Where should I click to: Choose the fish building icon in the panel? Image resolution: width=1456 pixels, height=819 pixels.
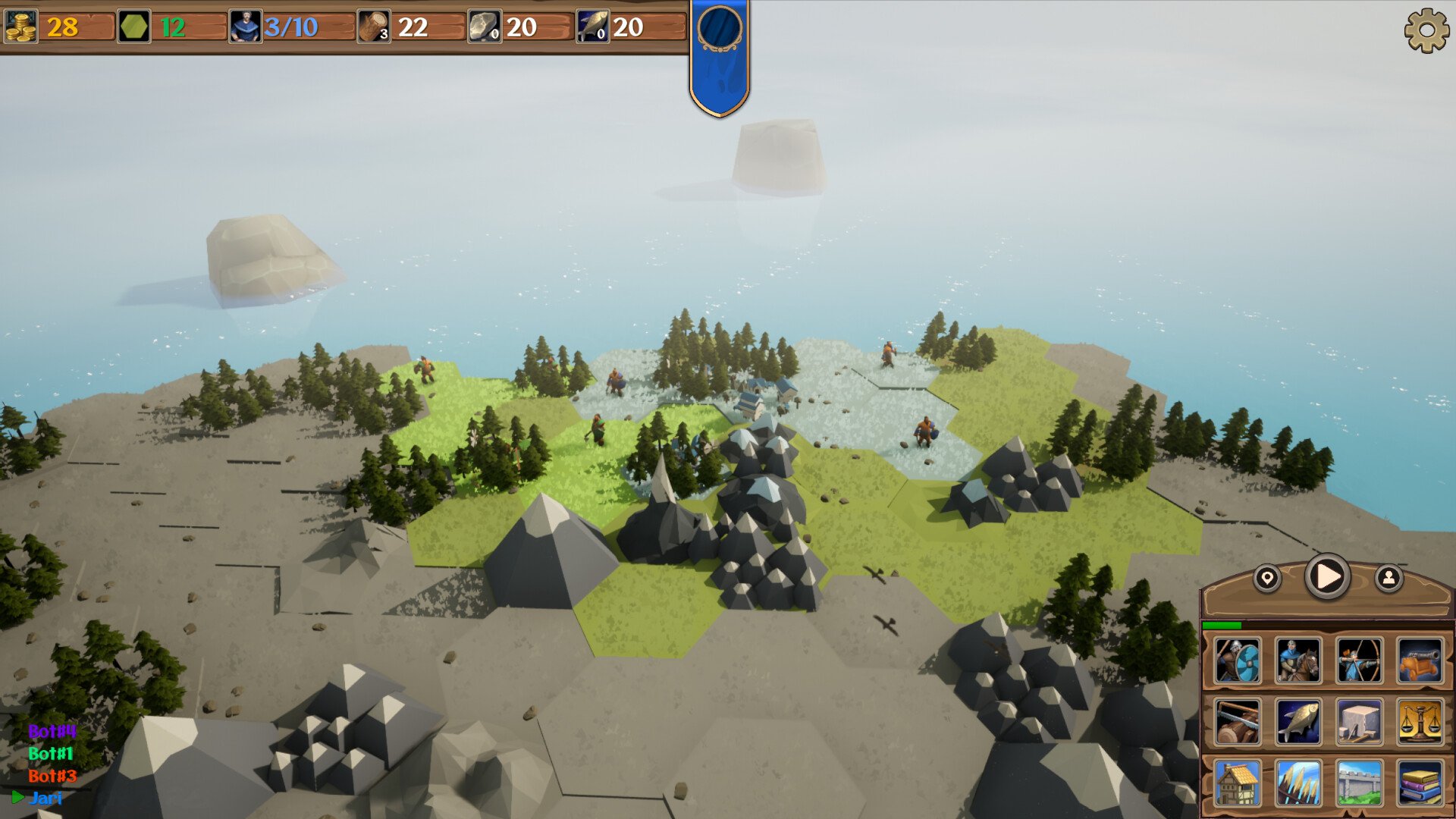click(x=1298, y=721)
